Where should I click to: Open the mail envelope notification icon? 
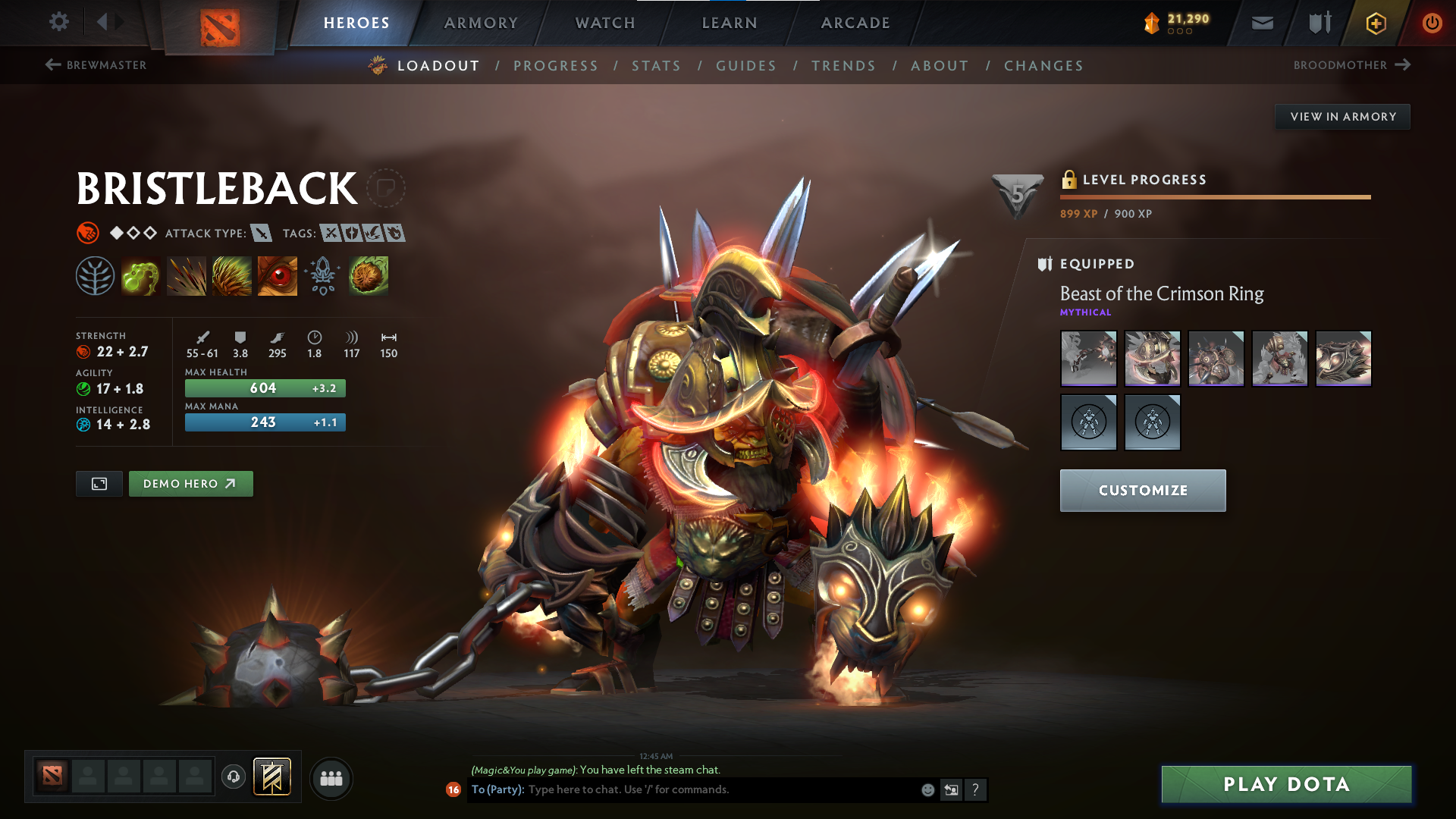(1261, 22)
